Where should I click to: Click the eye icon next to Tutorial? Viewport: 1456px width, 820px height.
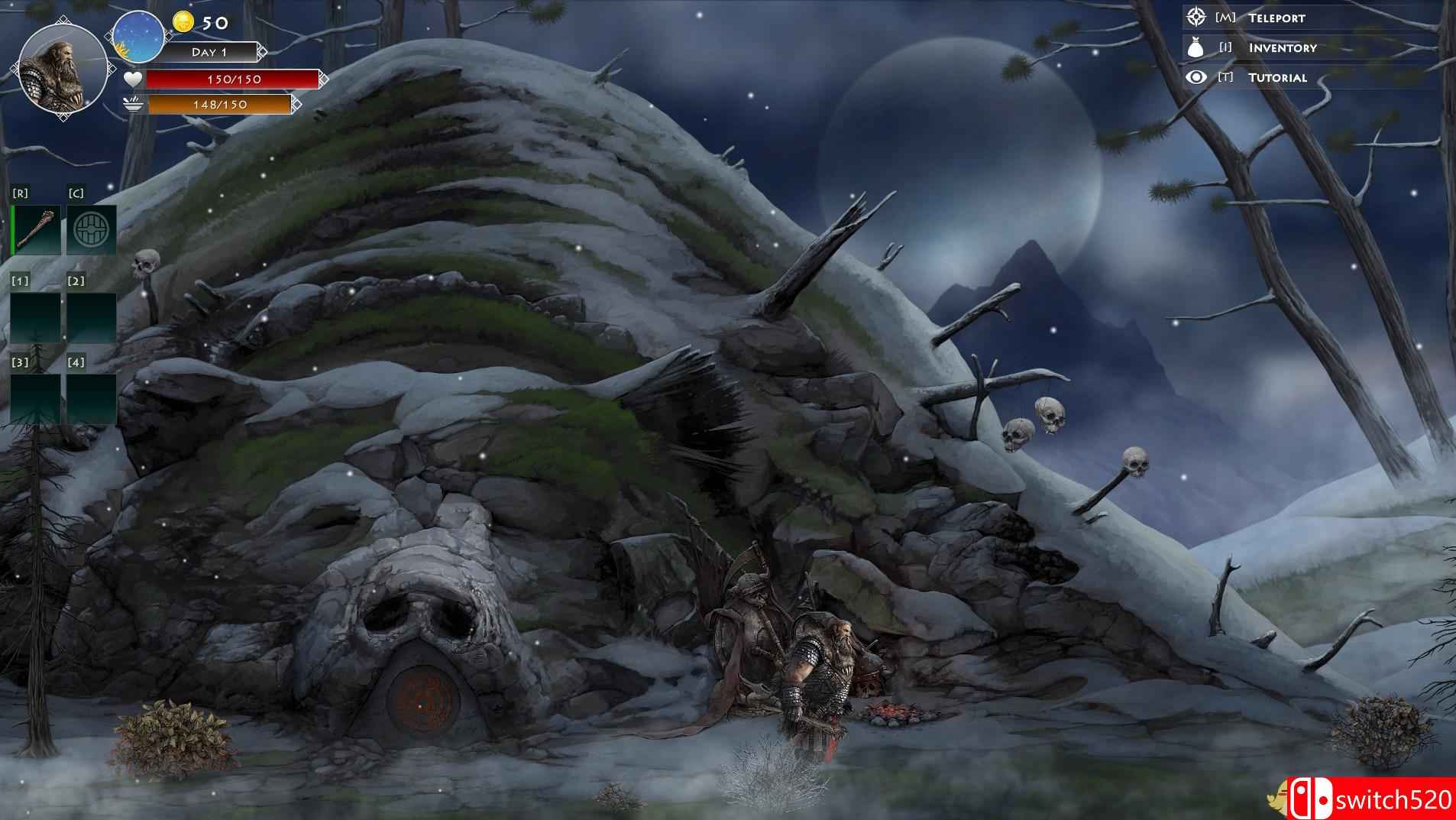(1194, 77)
